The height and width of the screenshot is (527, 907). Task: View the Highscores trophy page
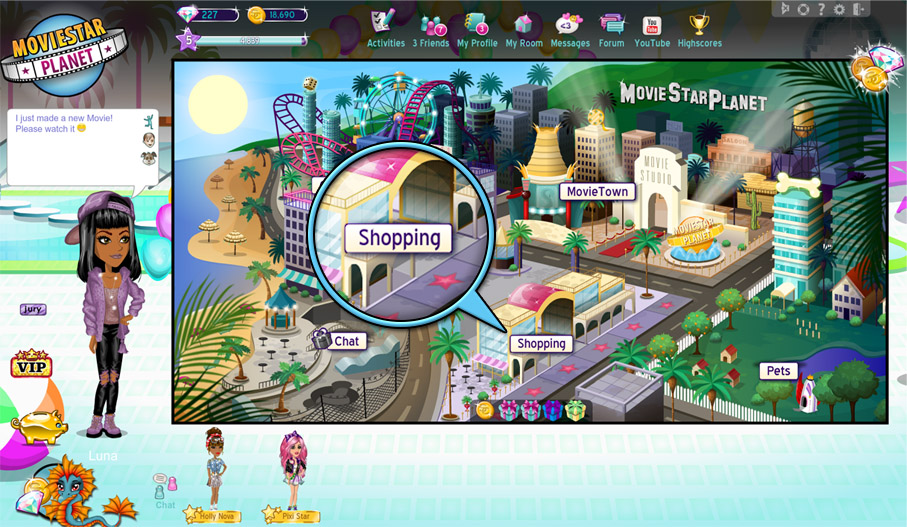699,28
